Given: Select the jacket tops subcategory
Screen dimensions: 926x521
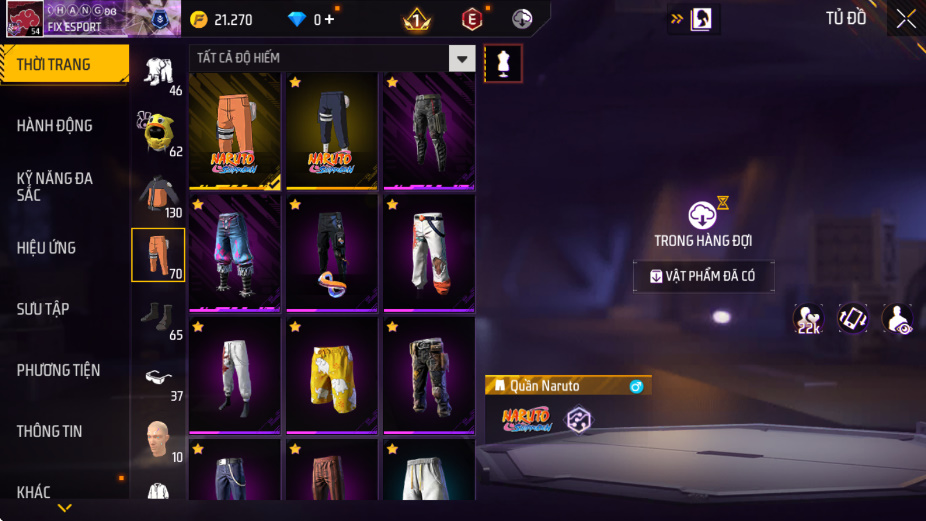Looking at the screenshot, I should pyautogui.click(x=158, y=194).
